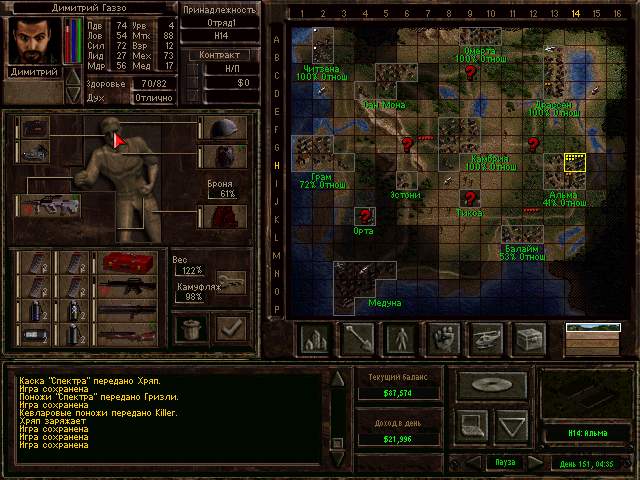Open the laptop computer

(471, 425)
